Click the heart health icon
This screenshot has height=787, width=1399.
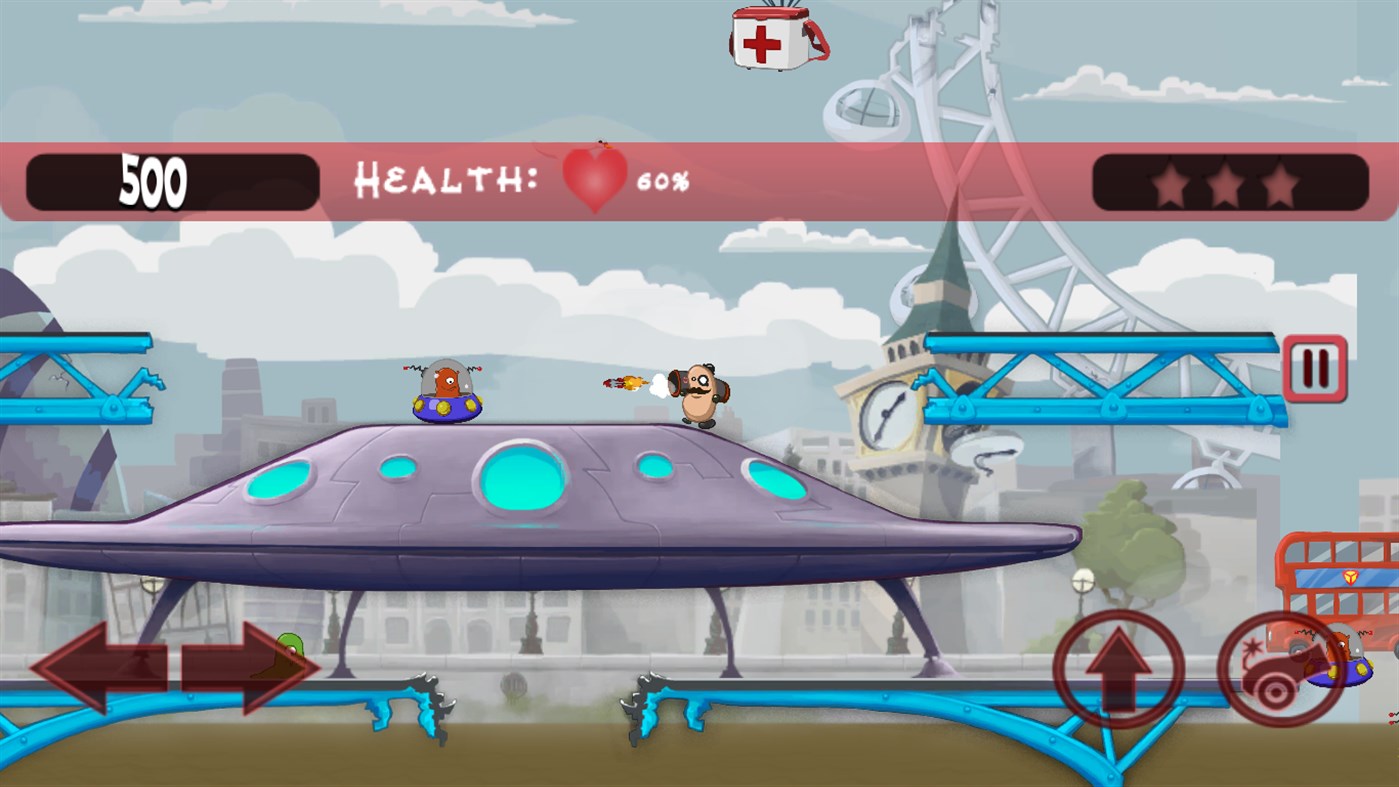592,180
